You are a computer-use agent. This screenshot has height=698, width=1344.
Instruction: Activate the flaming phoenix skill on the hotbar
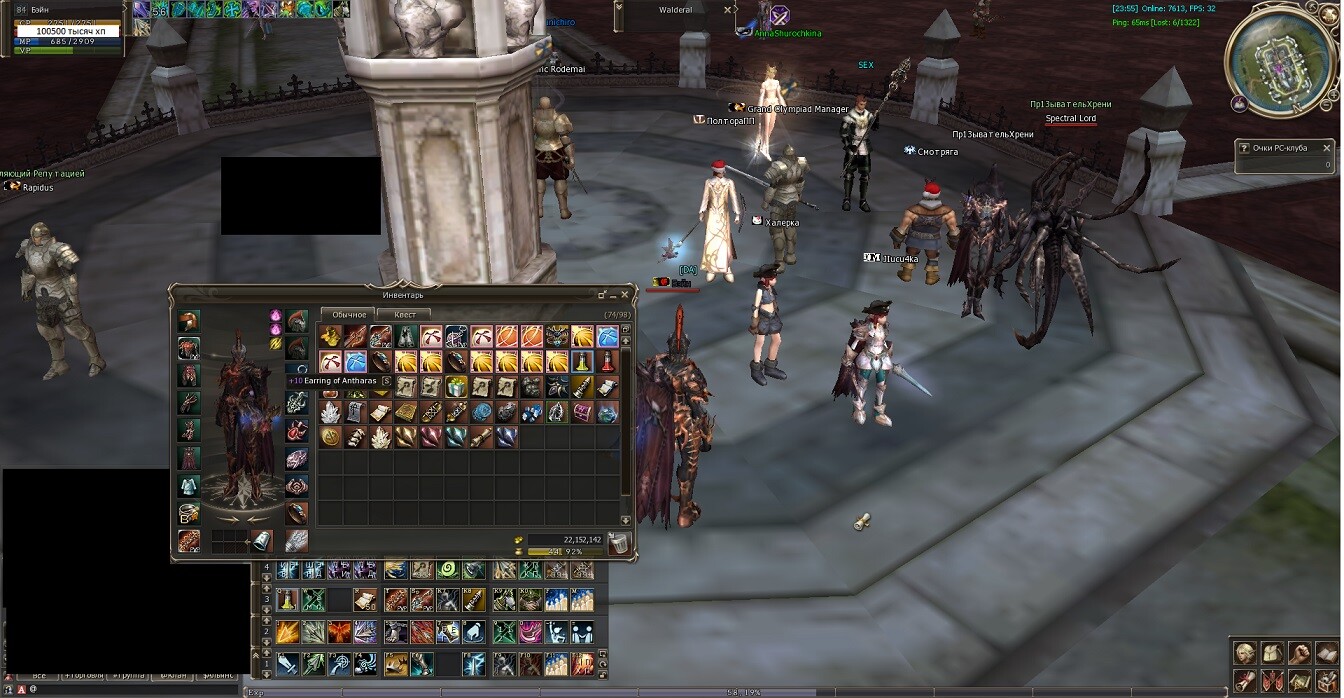(339, 632)
